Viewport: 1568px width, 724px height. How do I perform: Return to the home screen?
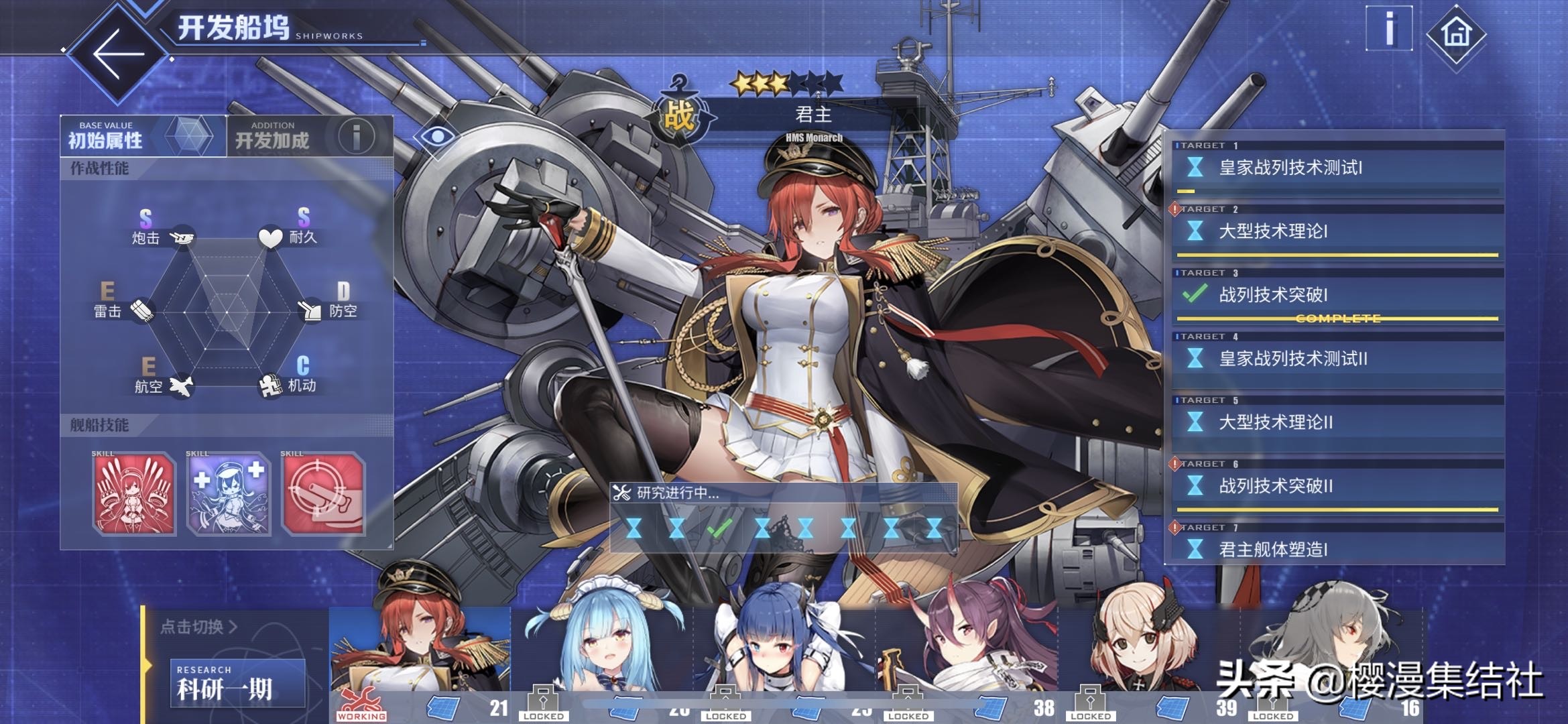pos(1455,34)
